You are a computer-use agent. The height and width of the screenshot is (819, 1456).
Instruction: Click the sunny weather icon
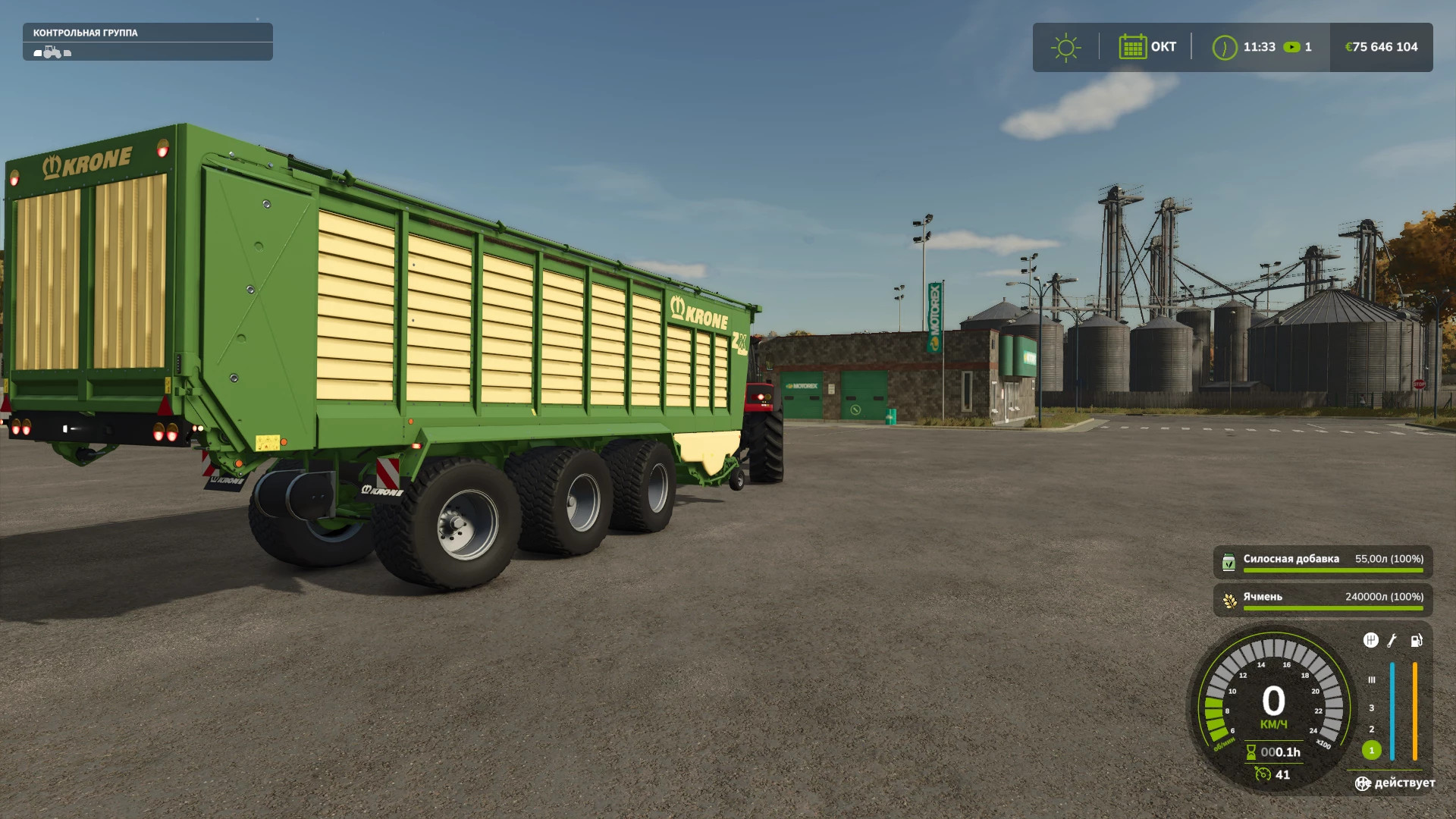coord(1065,47)
